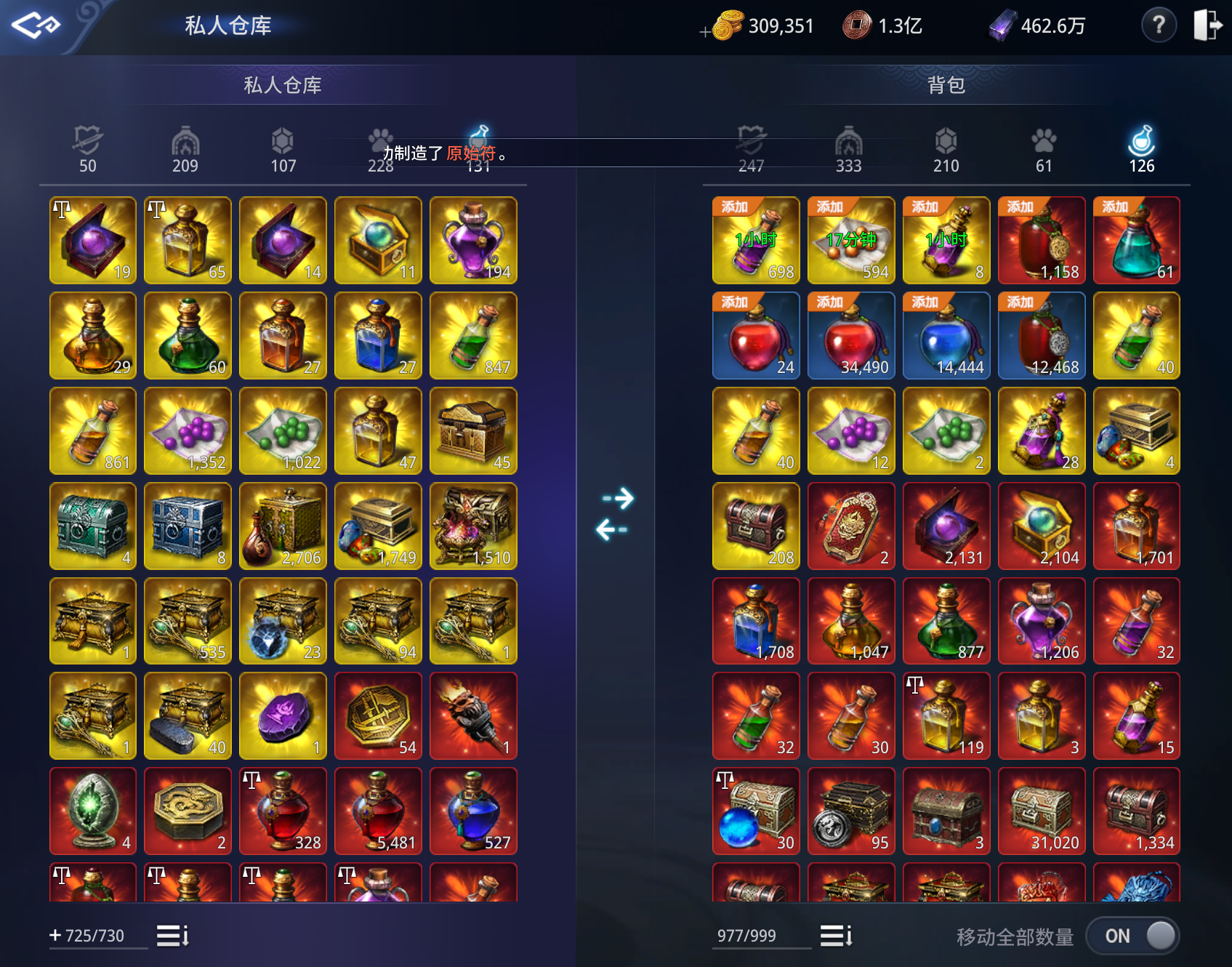The height and width of the screenshot is (967, 1232).
Task: Open the warehouse sort list icon
Action: tap(172, 936)
